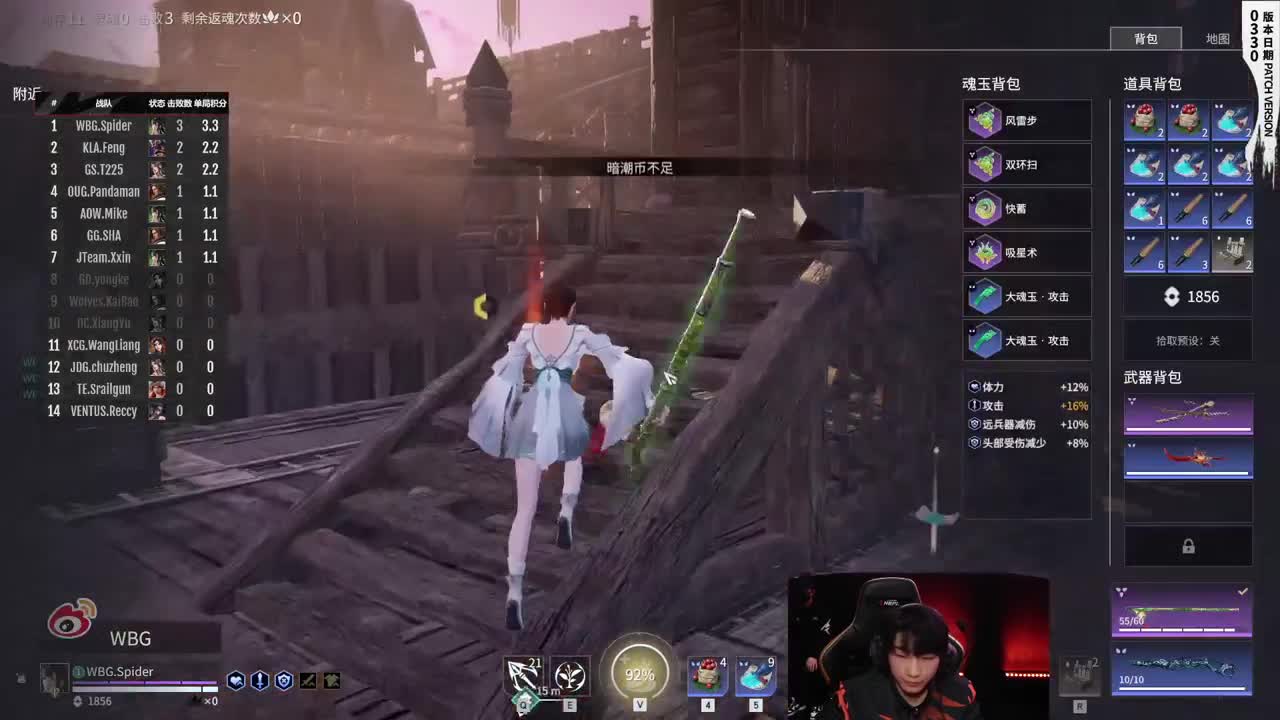Select the 风雷步 soul jade skill icon
Image resolution: width=1280 pixels, height=720 pixels.
[983, 120]
